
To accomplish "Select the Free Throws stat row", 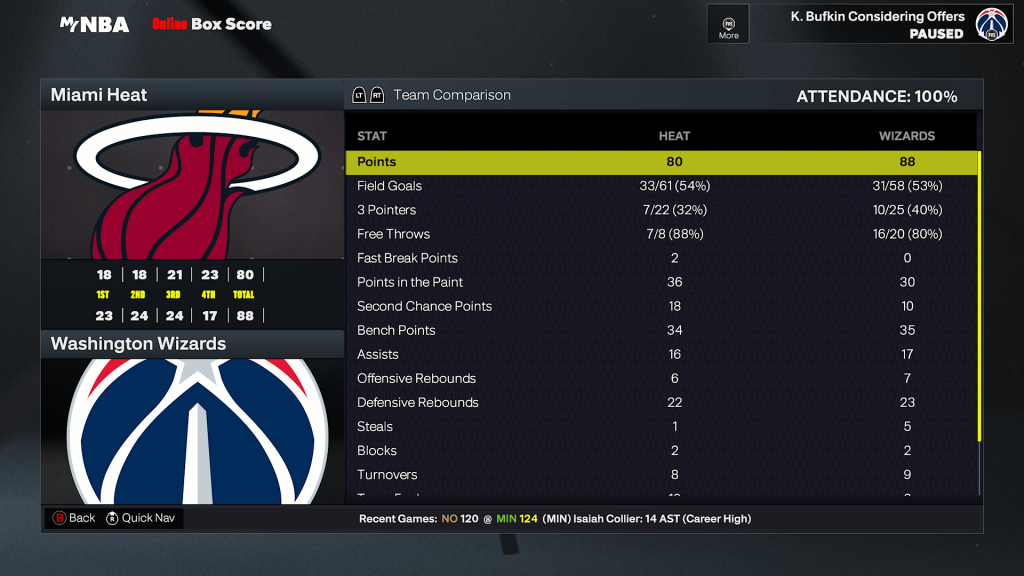I will 661,234.
